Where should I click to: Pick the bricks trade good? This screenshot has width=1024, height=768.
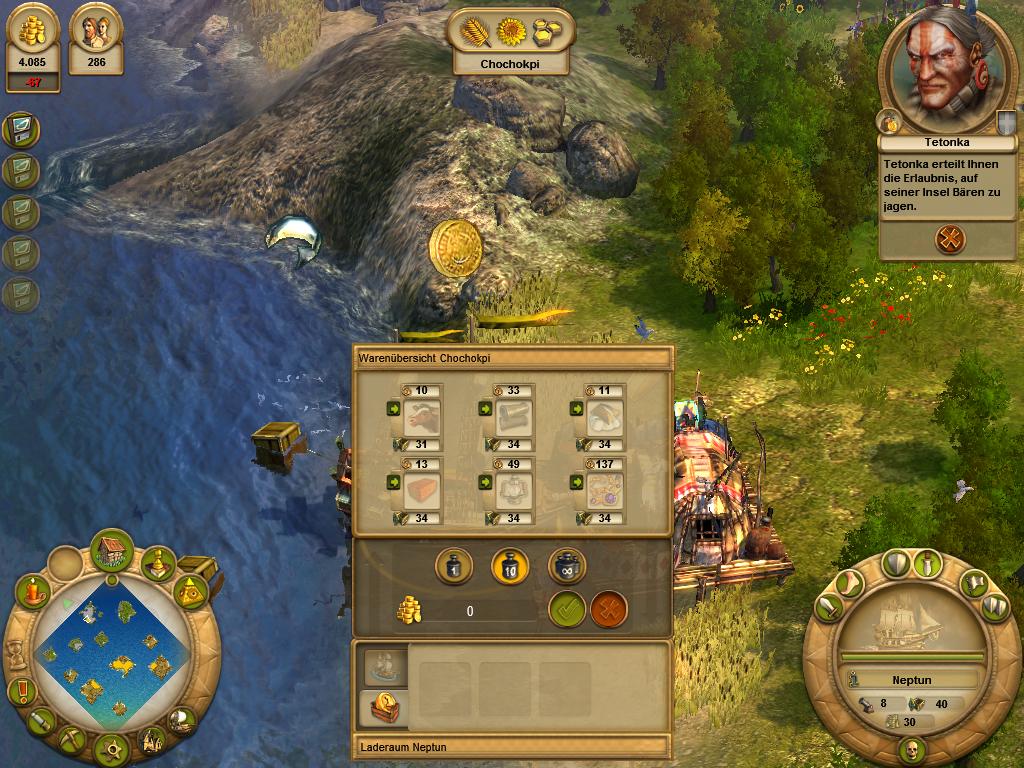(424, 492)
